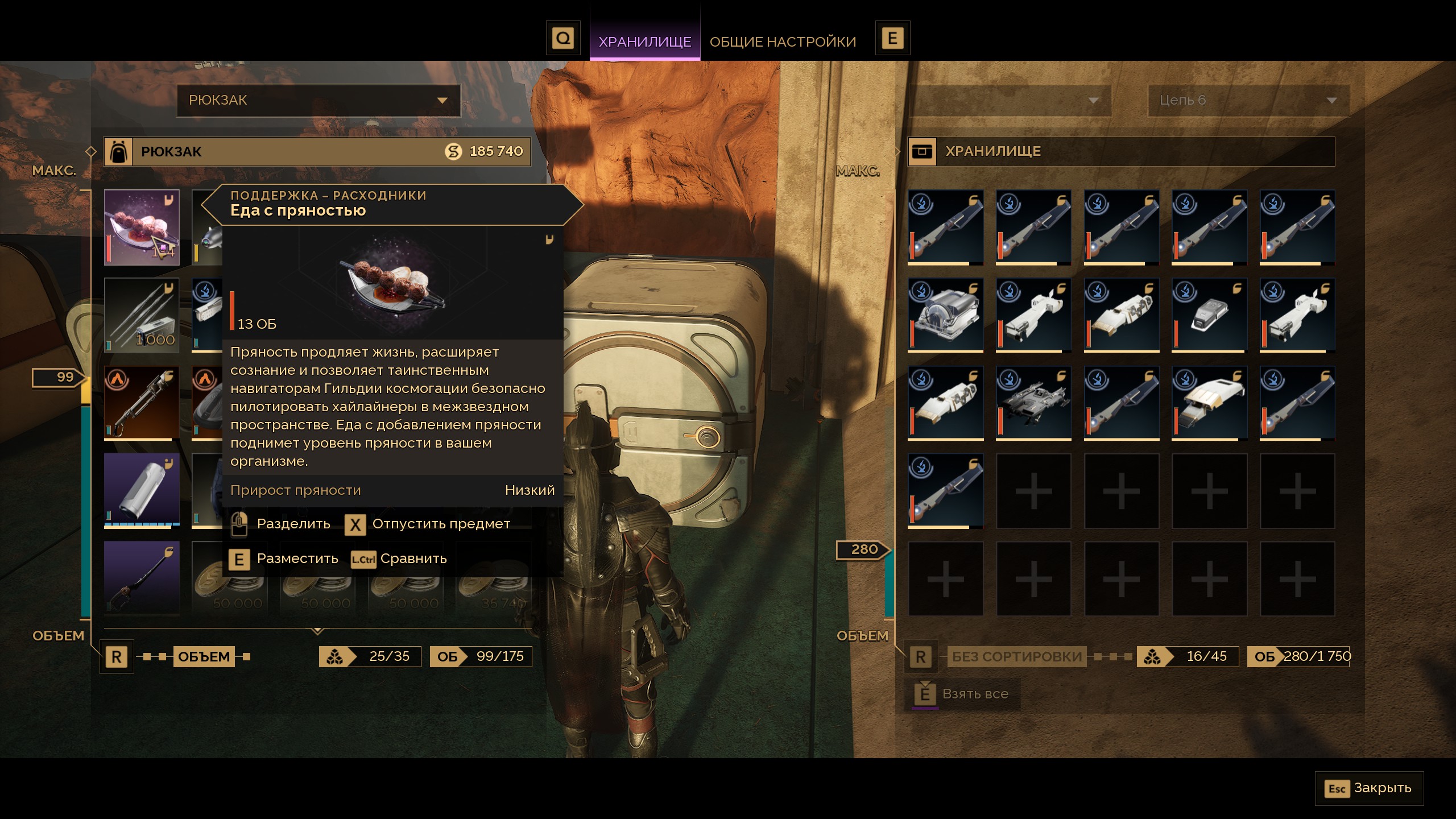Image resolution: width=1456 pixels, height=819 pixels.
Task: Switch to the ХРАНИЛИЩЕ tab
Action: click(644, 42)
